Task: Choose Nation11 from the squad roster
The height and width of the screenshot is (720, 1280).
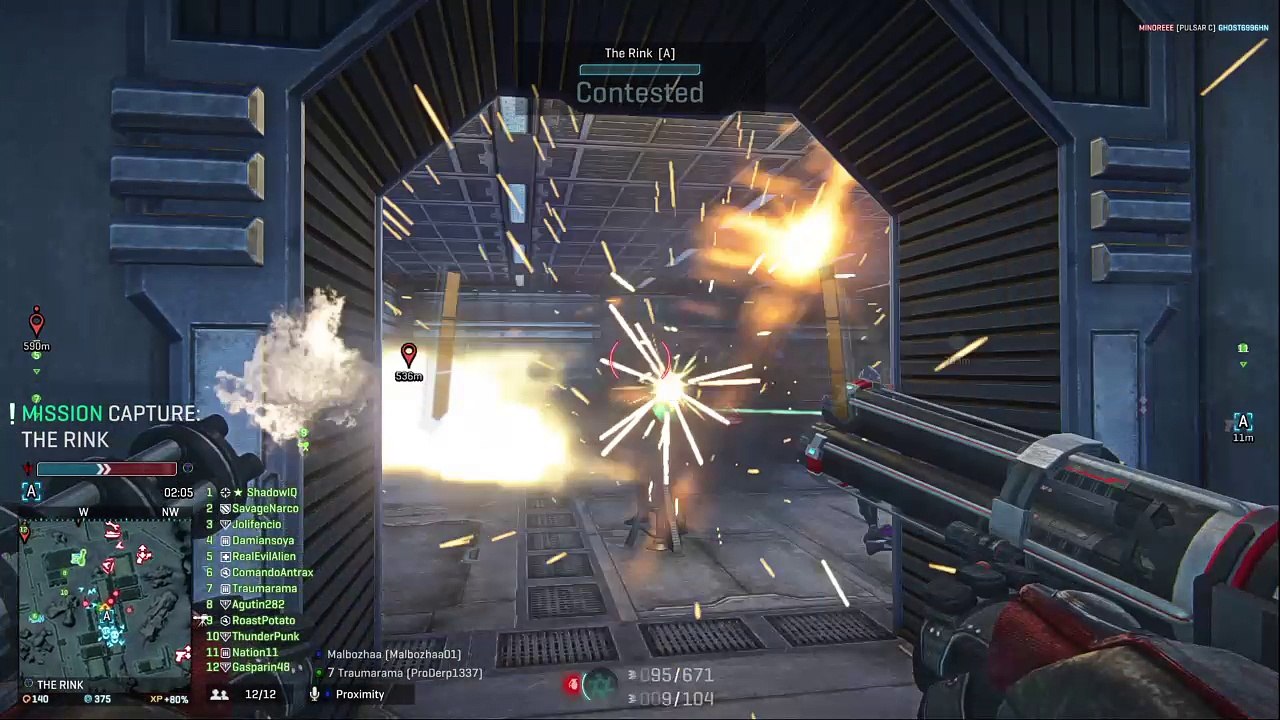Action: 255,653
